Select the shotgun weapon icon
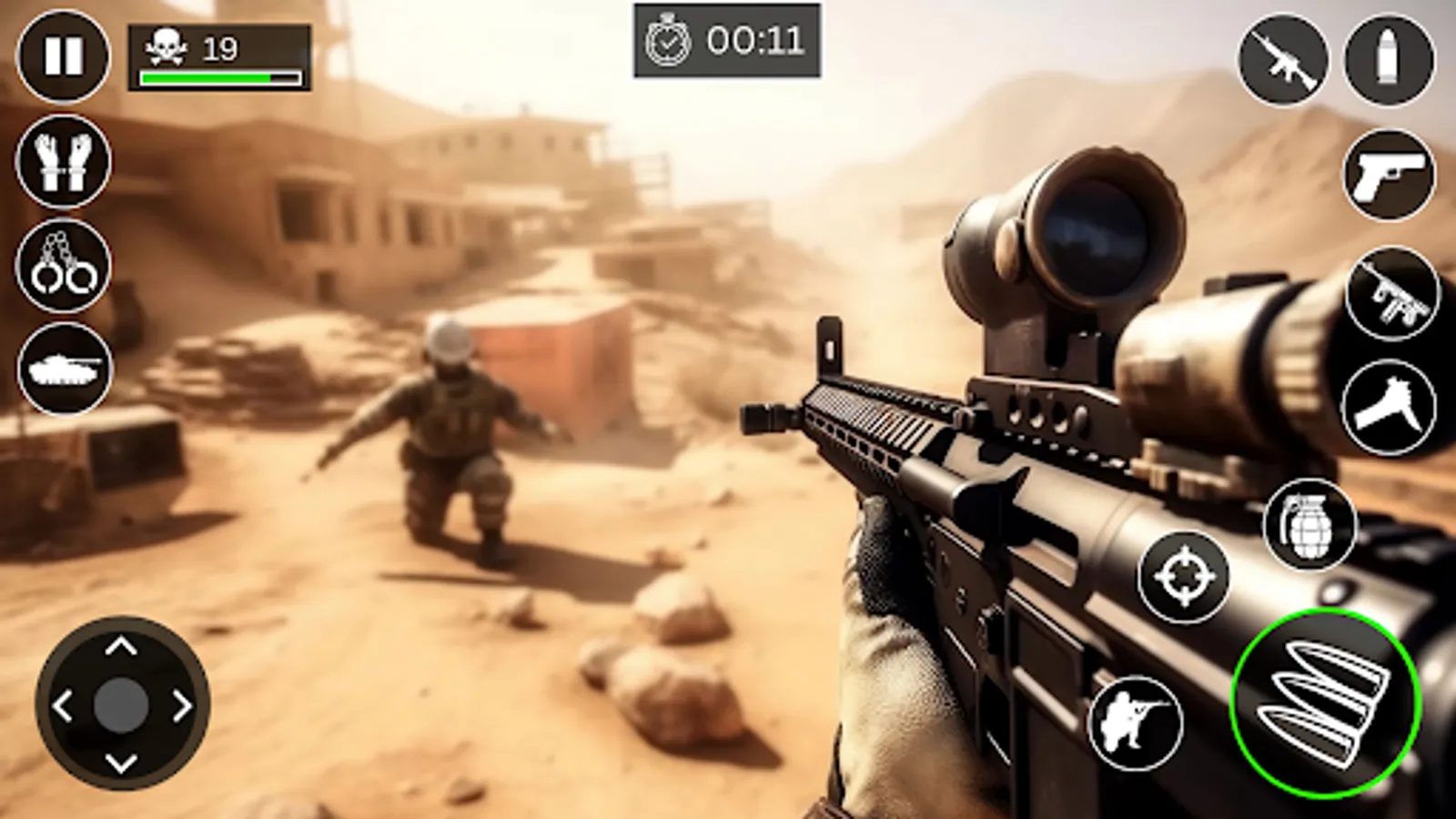This screenshot has width=1456, height=819. [x=1387, y=404]
